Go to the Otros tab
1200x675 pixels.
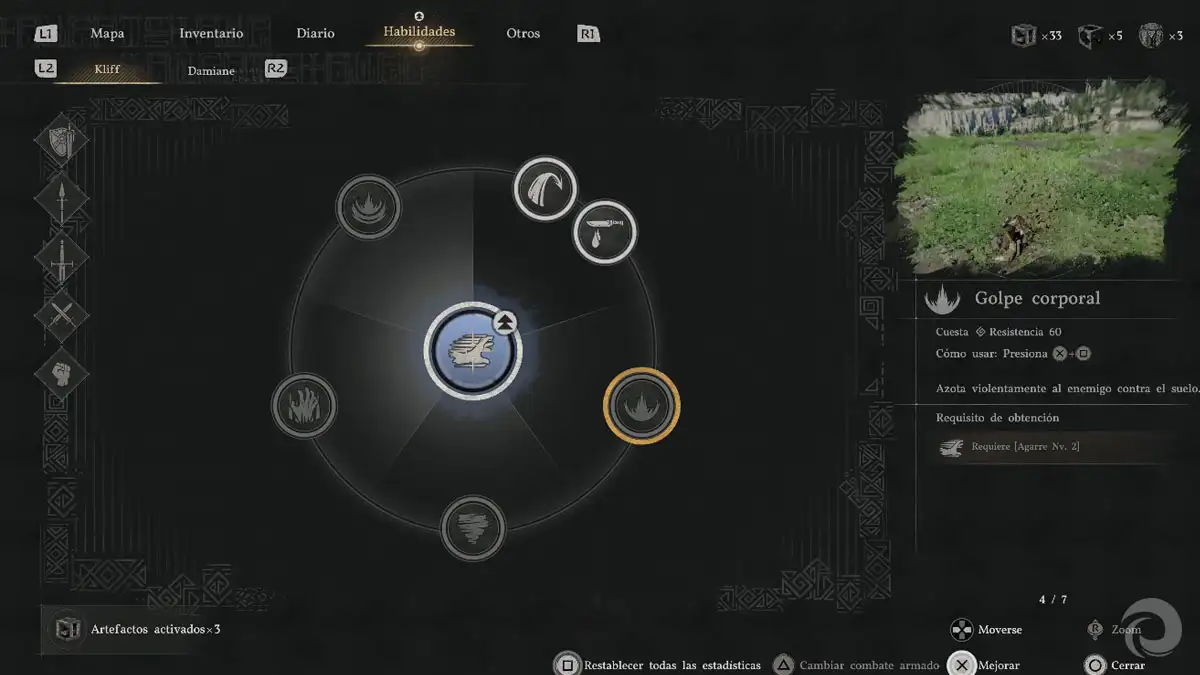tap(523, 33)
